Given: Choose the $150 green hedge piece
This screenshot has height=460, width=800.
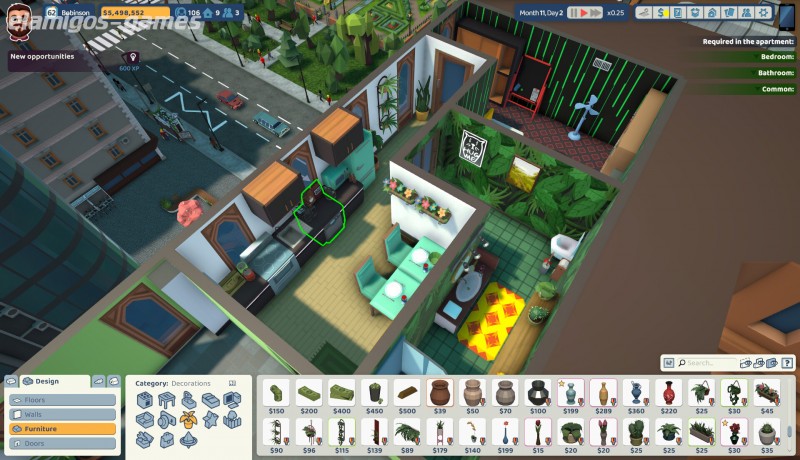Looking at the screenshot, I should [x=276, y=392].
